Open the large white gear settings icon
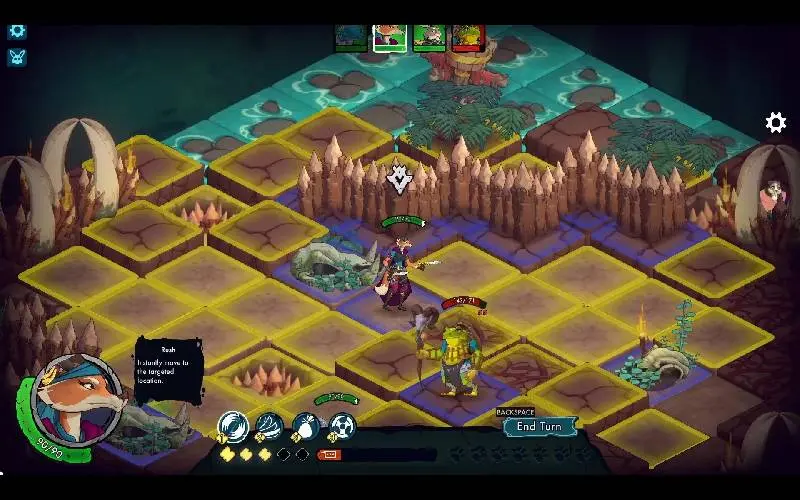The height and width of the screenshot is (500, 800). tap(775, 123)
